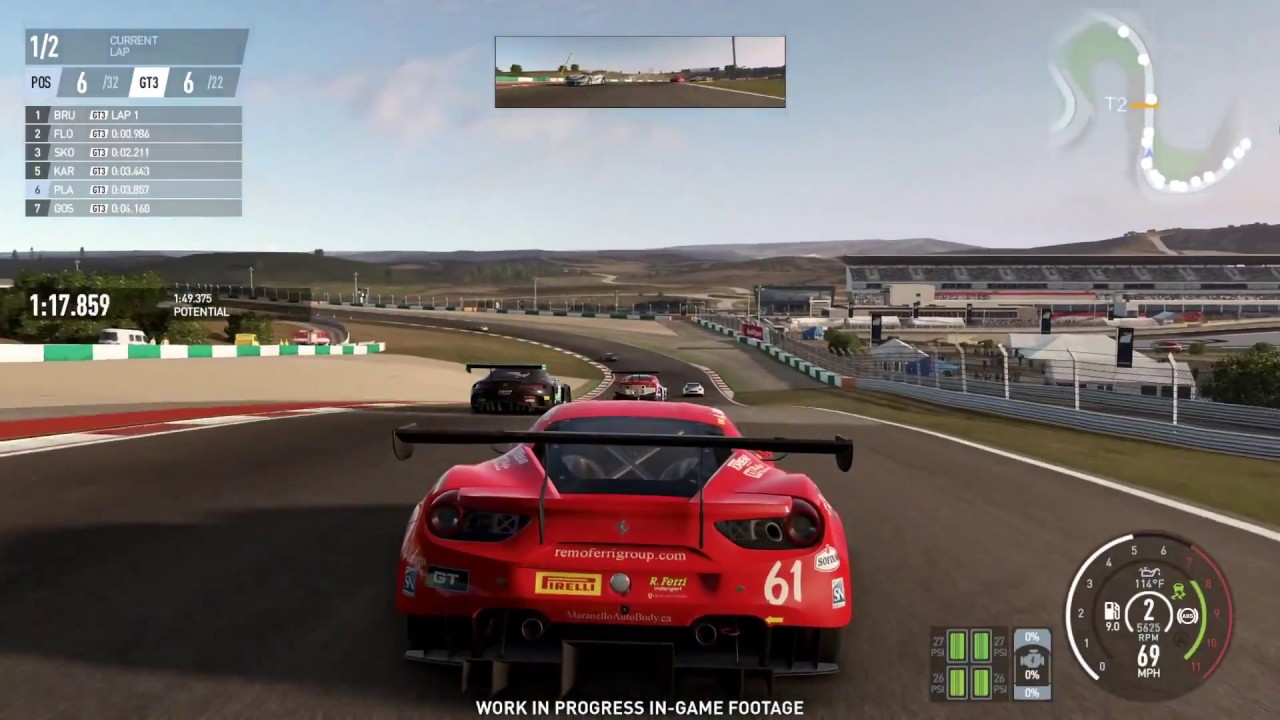Screen dimensions: 1280x720
Task: Click the engine damage icon in the car status widget
Action: (x=1032, y=659)
